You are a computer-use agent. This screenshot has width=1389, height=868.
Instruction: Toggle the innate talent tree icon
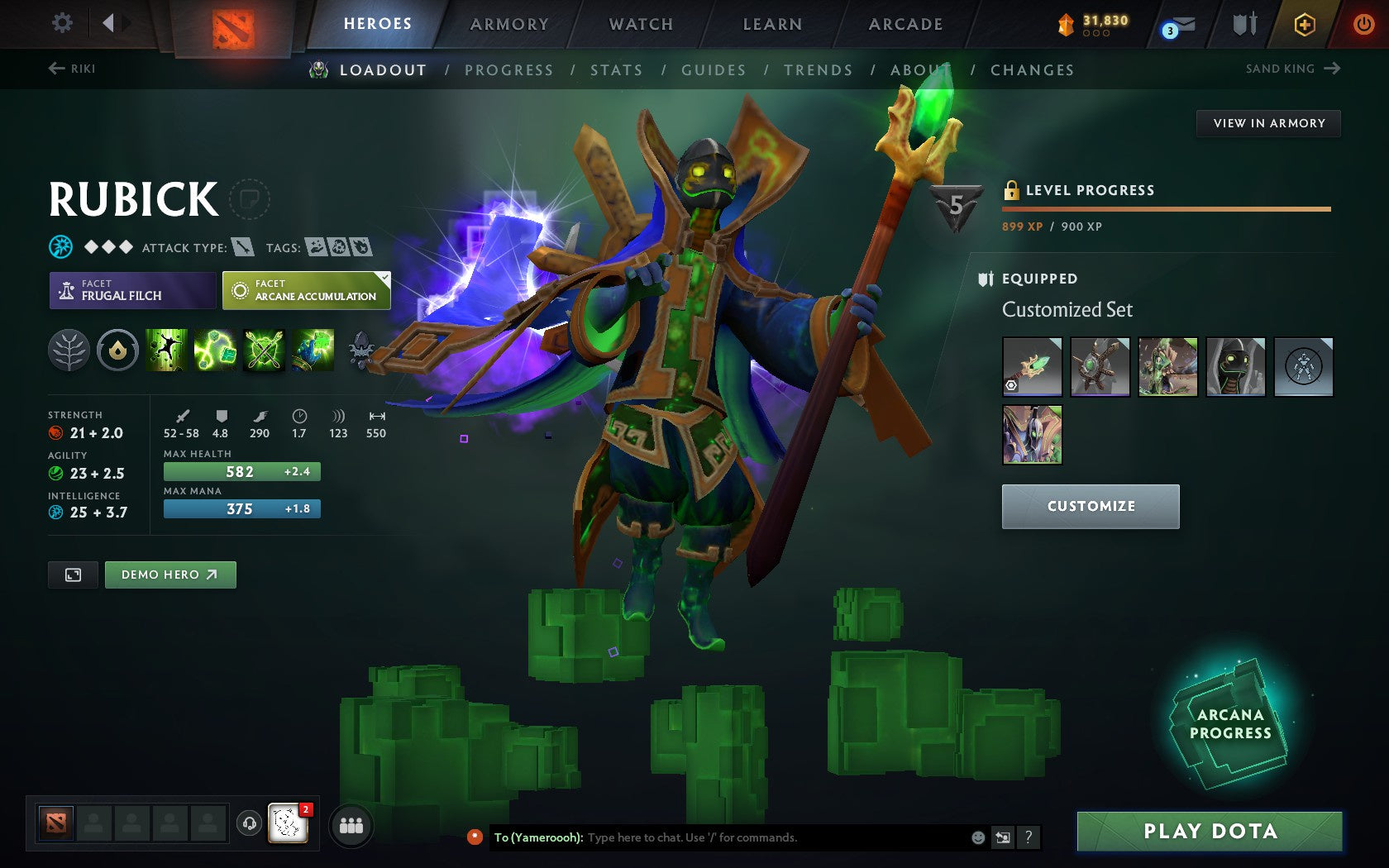coord(69,351)
